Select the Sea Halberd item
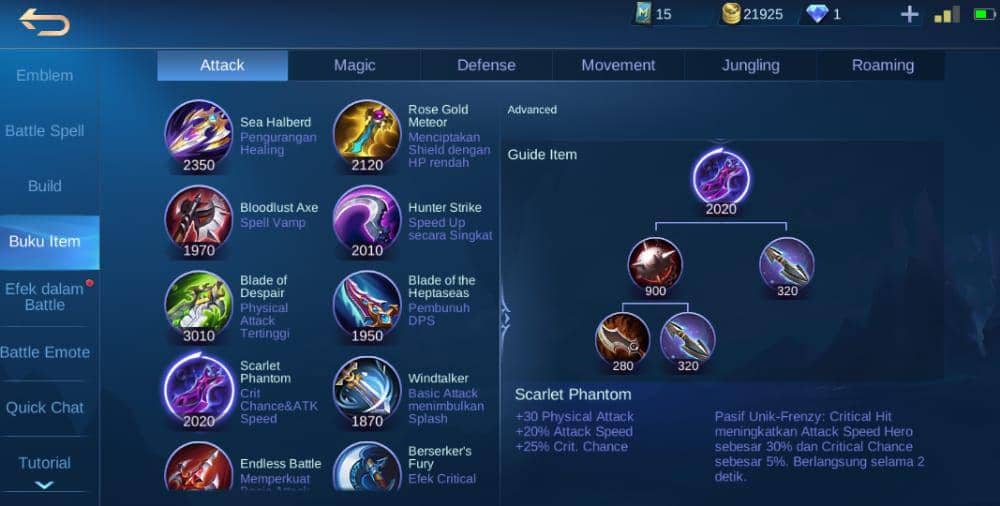Screen dimensions: 1000x506 coord(198,133)
